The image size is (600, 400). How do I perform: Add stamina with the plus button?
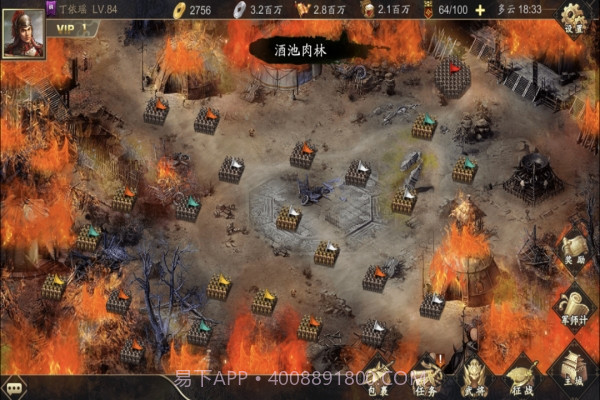pos(478,9)
